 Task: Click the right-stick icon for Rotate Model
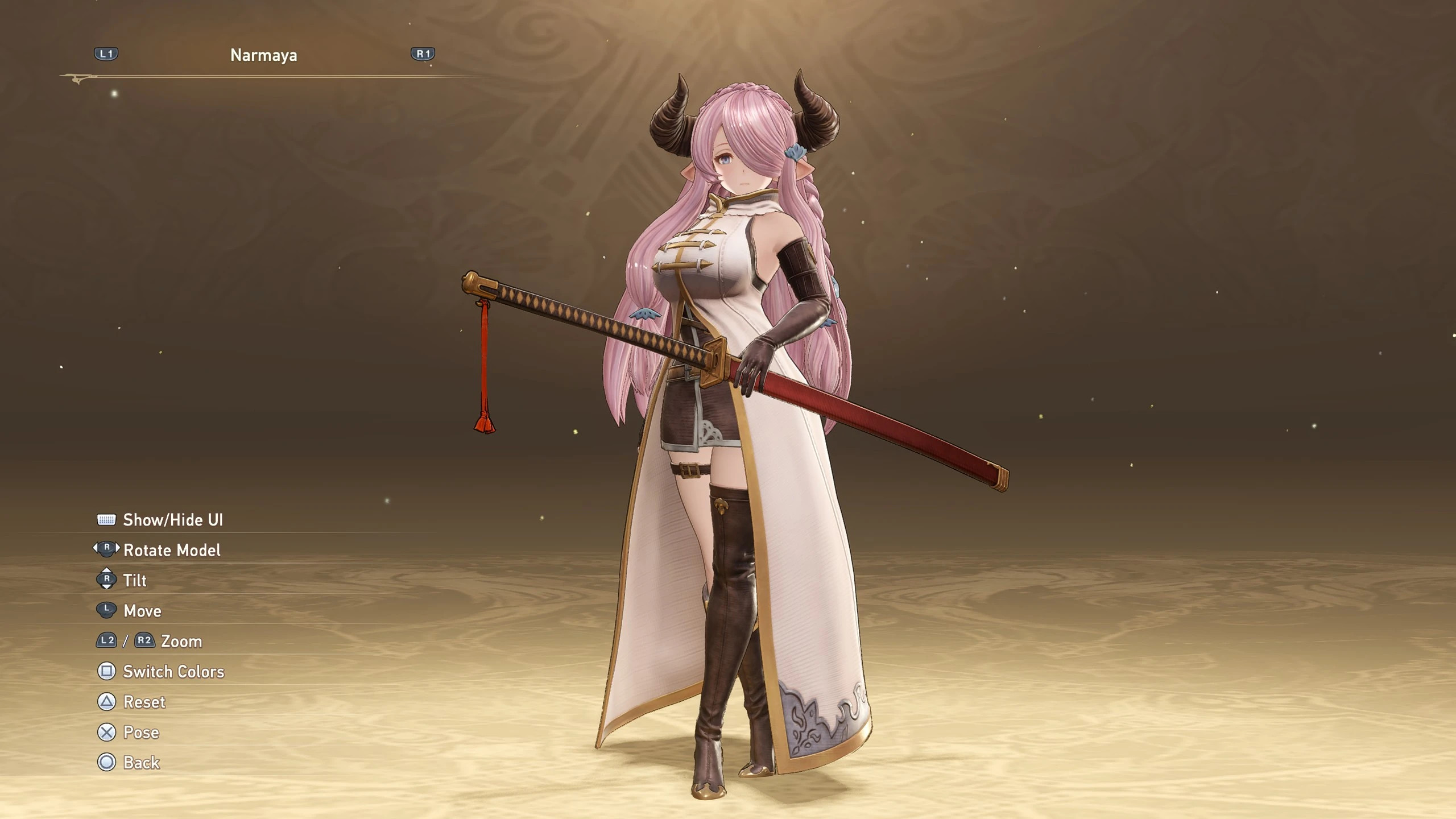(x=106, y=550)
